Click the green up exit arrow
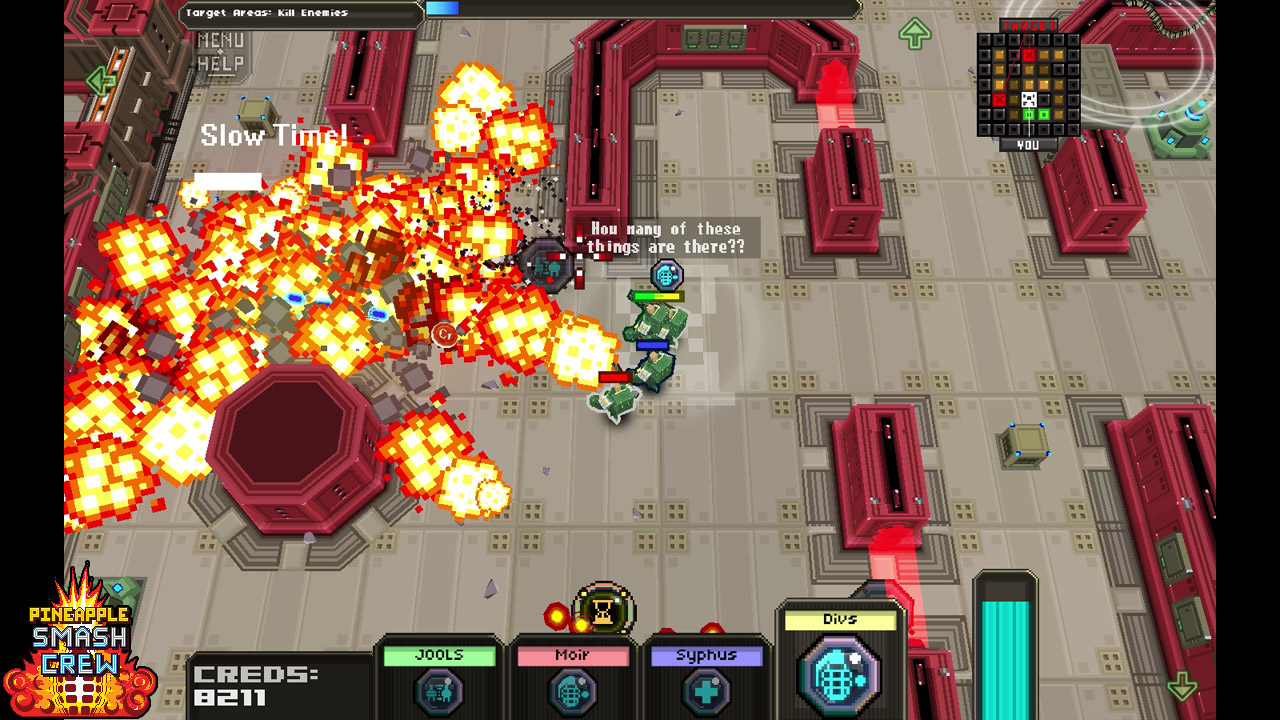 914,33
